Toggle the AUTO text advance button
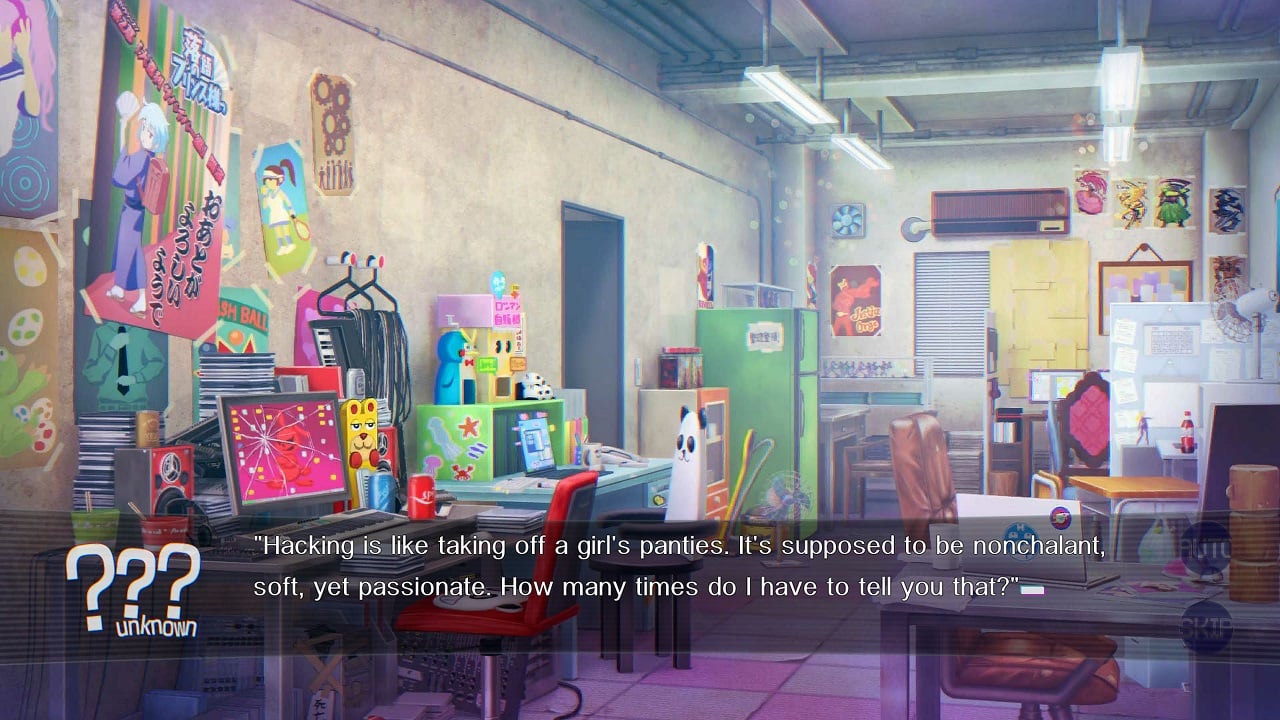The height and width of the screenshot is (720, 1280). (1206, 549)
